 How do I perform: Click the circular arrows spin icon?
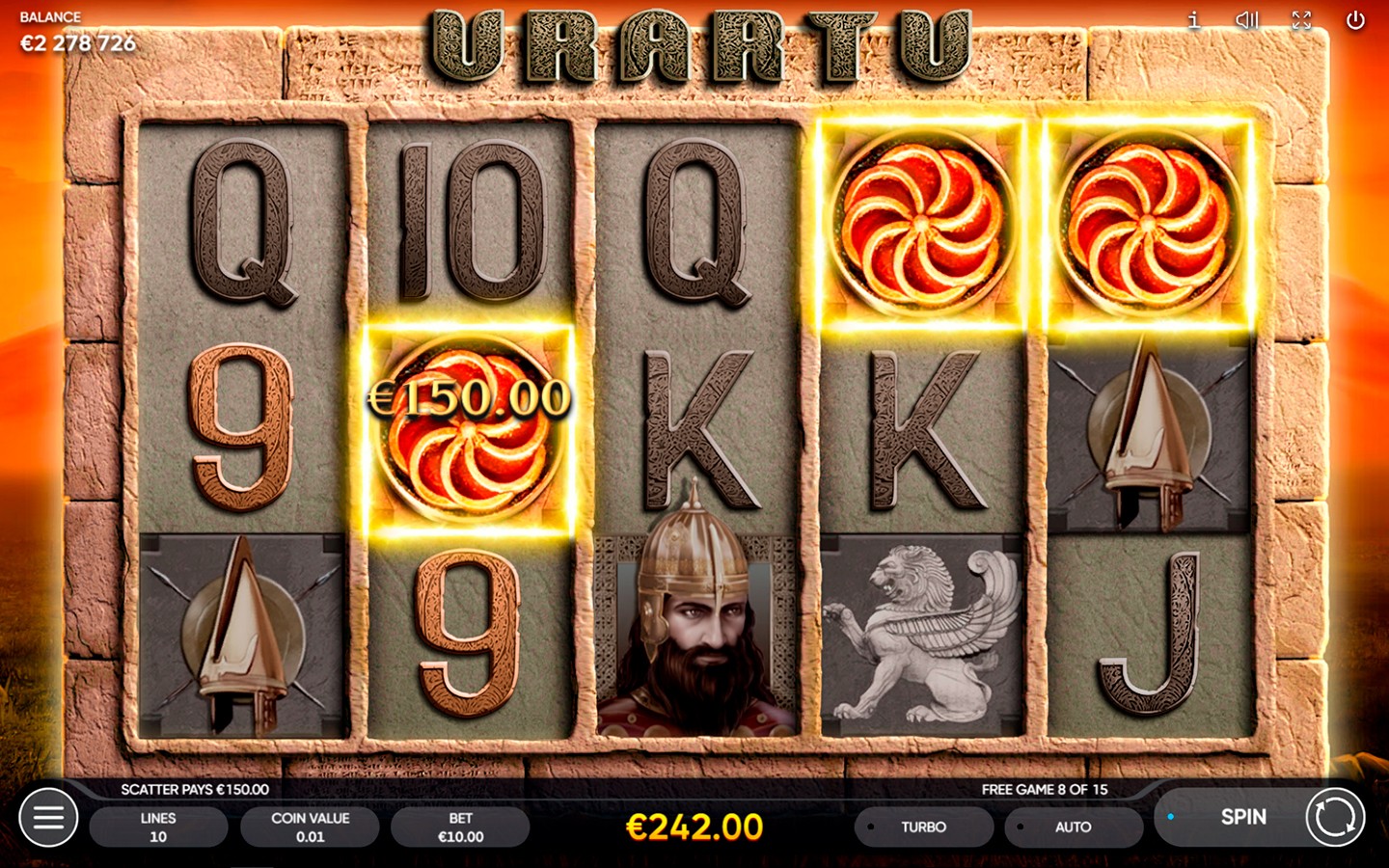(x=1335, y=818)
